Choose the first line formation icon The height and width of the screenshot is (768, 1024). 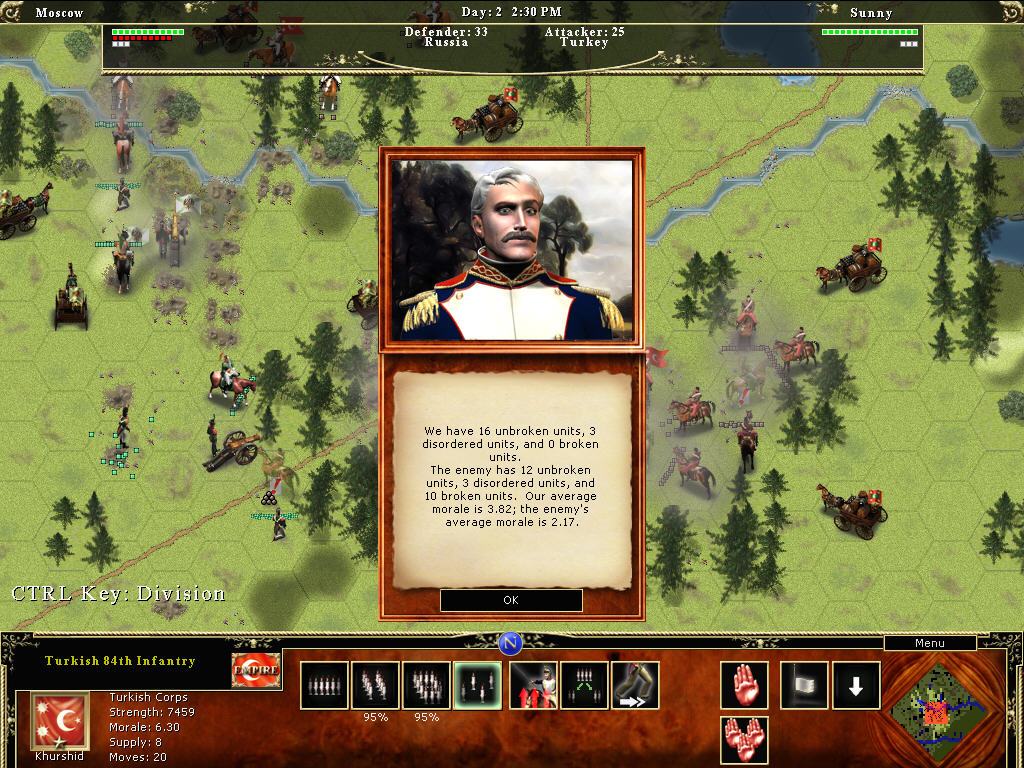[x=324, y=685]
